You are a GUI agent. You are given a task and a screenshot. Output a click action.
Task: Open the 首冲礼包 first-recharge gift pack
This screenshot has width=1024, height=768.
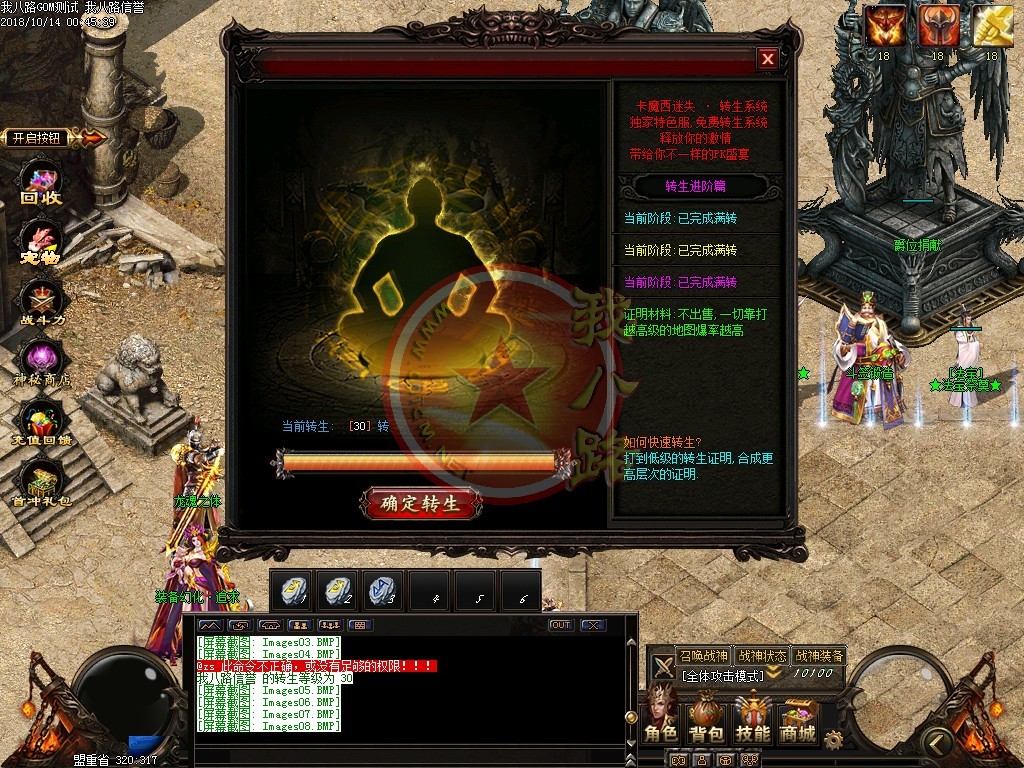coord(42,484)
